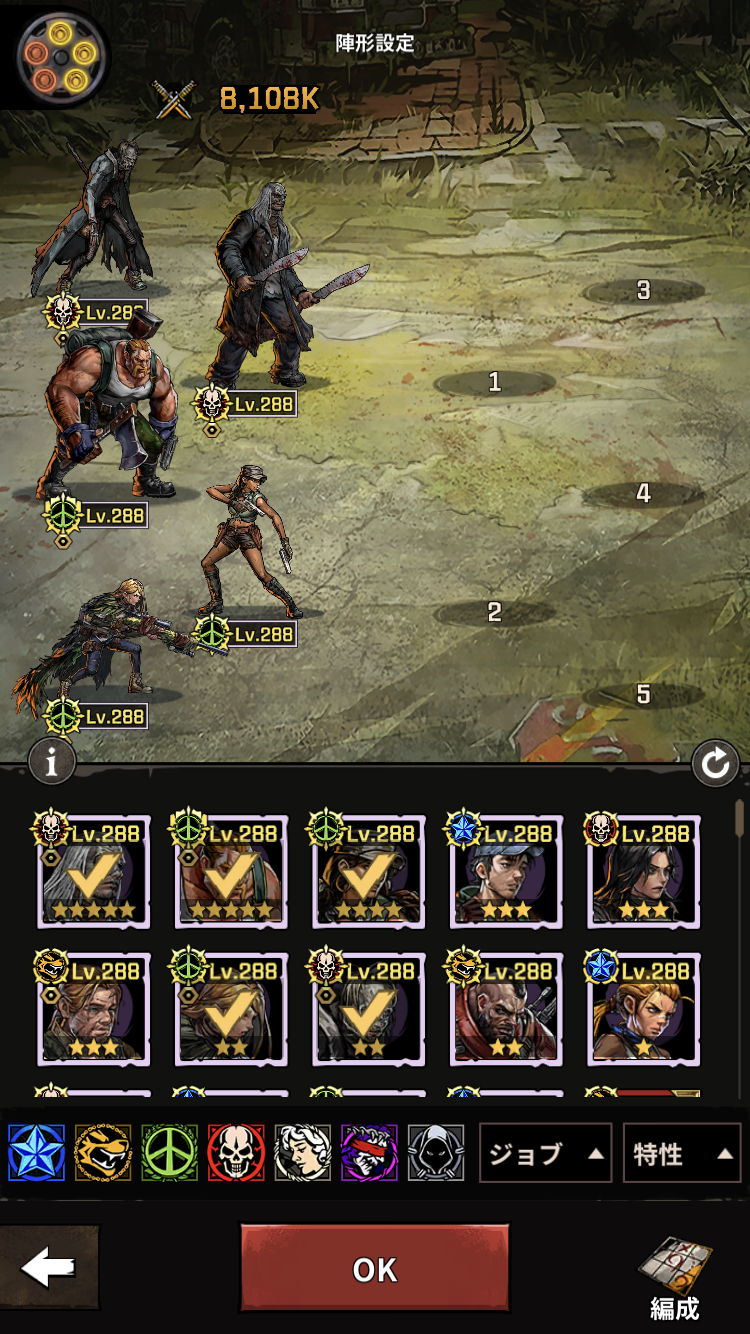Filter heroes by blue star faction

(36, 1153)
